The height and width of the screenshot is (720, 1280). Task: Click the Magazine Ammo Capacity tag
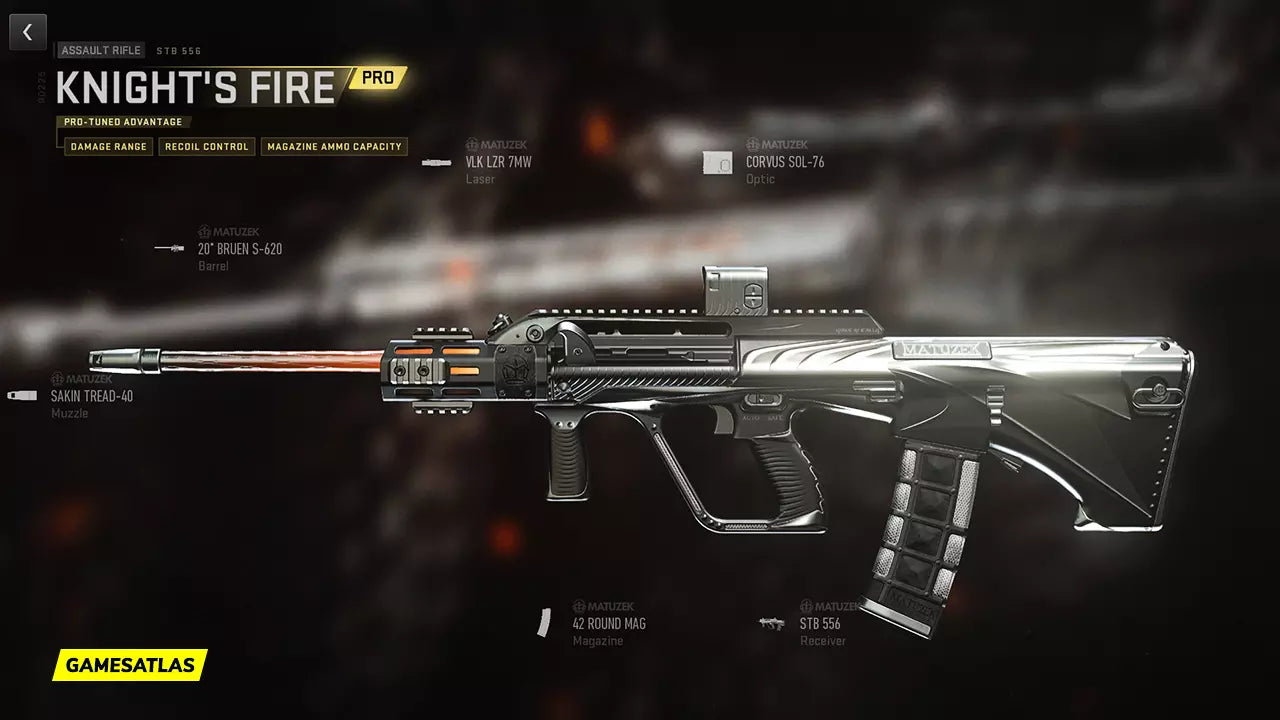pyautogui.click(x=334, y=147)
